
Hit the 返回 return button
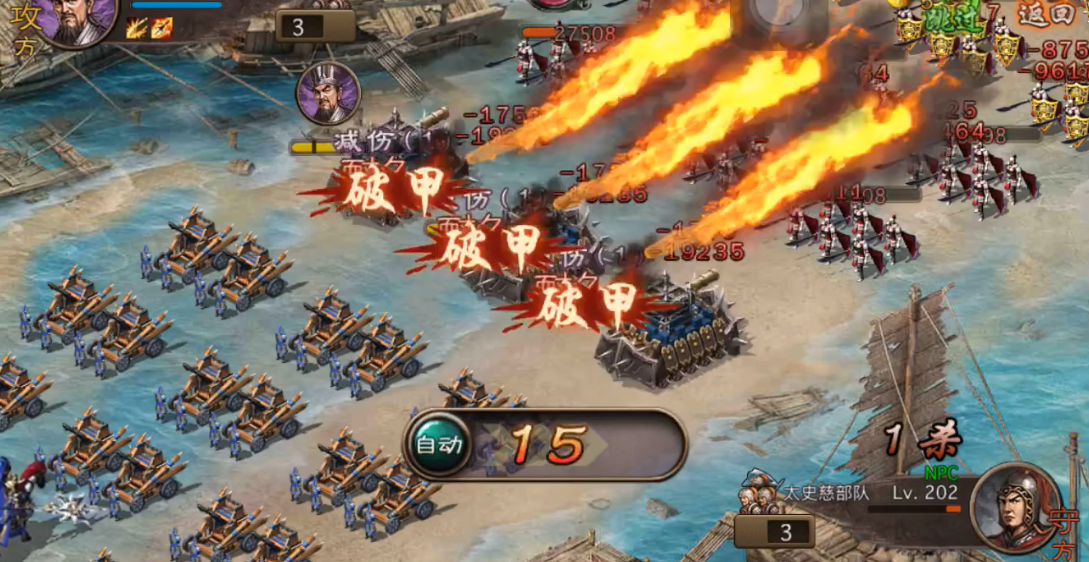pyautogui.click(x=1050, y=15)
